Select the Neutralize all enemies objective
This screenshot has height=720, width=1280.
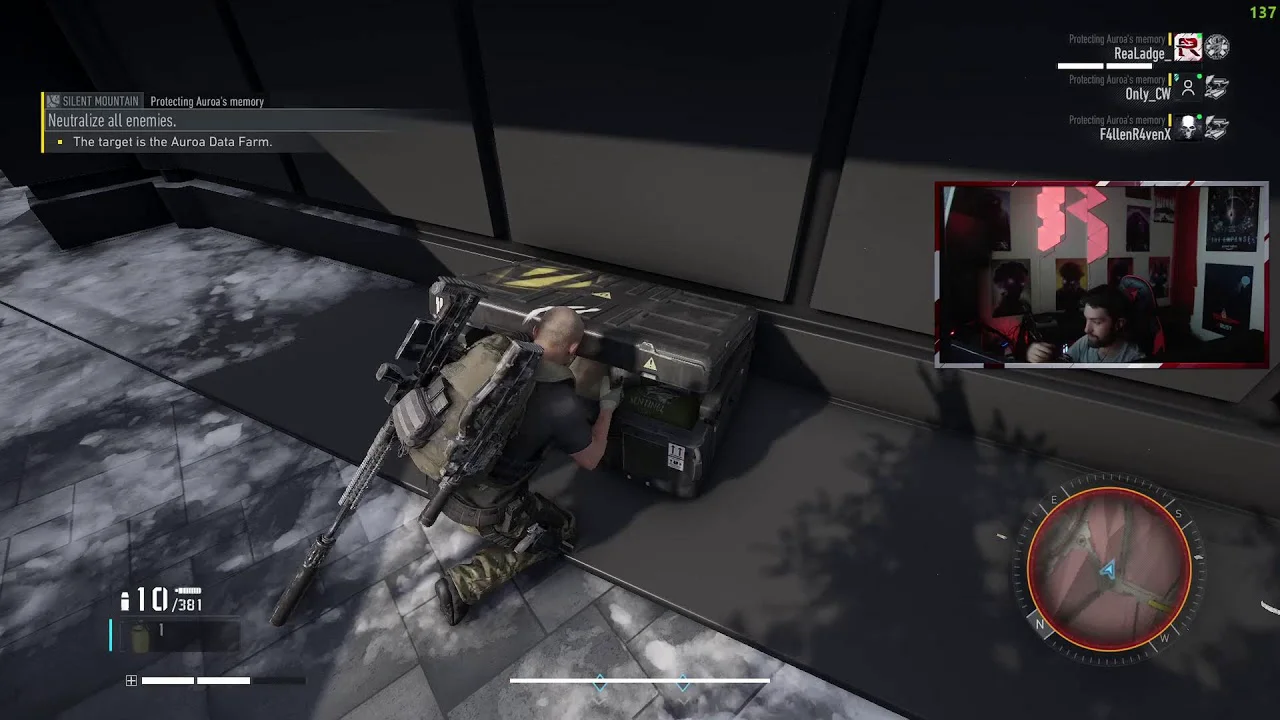click(112, 121)
